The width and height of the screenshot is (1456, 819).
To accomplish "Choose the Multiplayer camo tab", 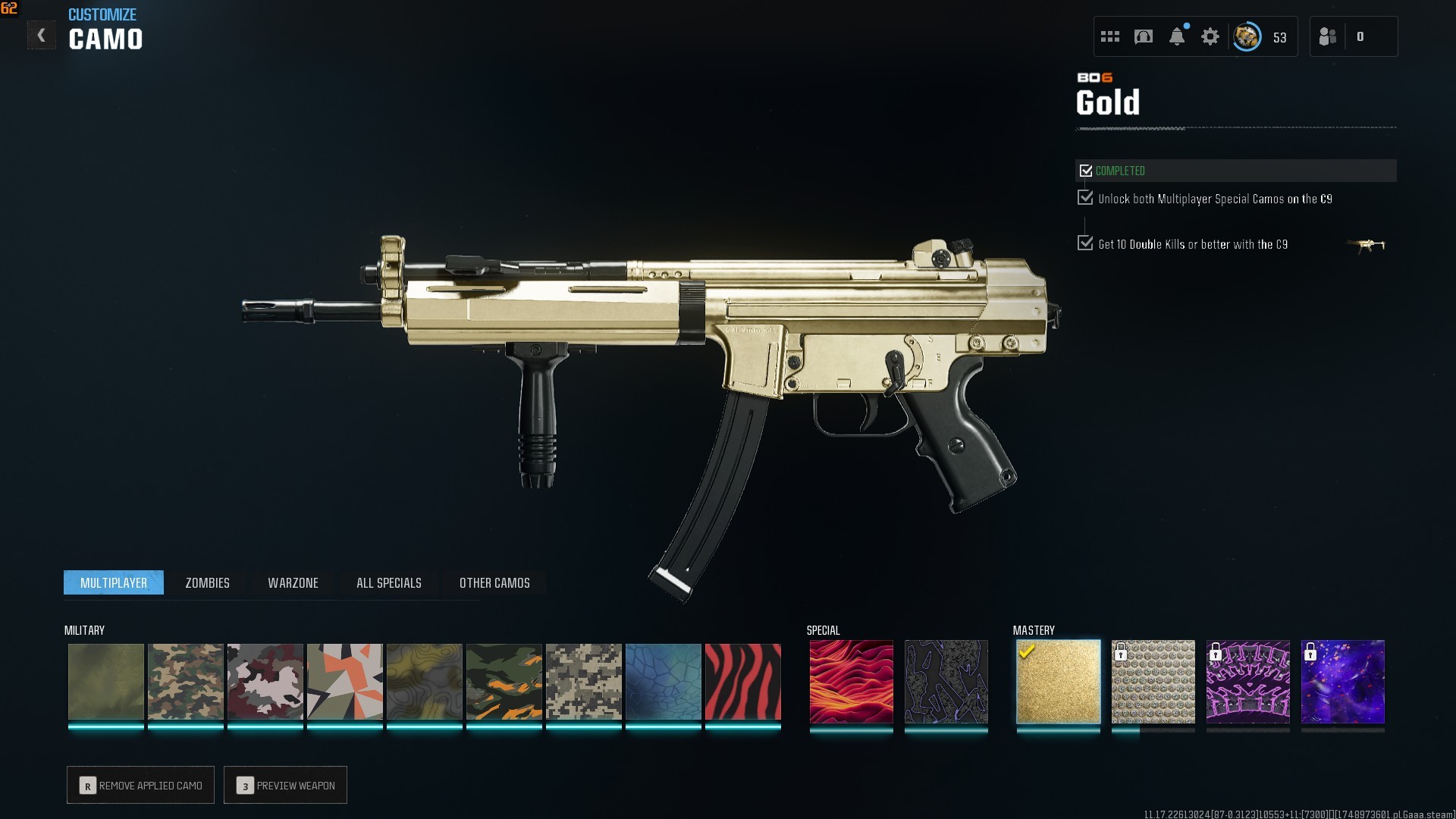I will pyautogui.click(x=114, y=582).
